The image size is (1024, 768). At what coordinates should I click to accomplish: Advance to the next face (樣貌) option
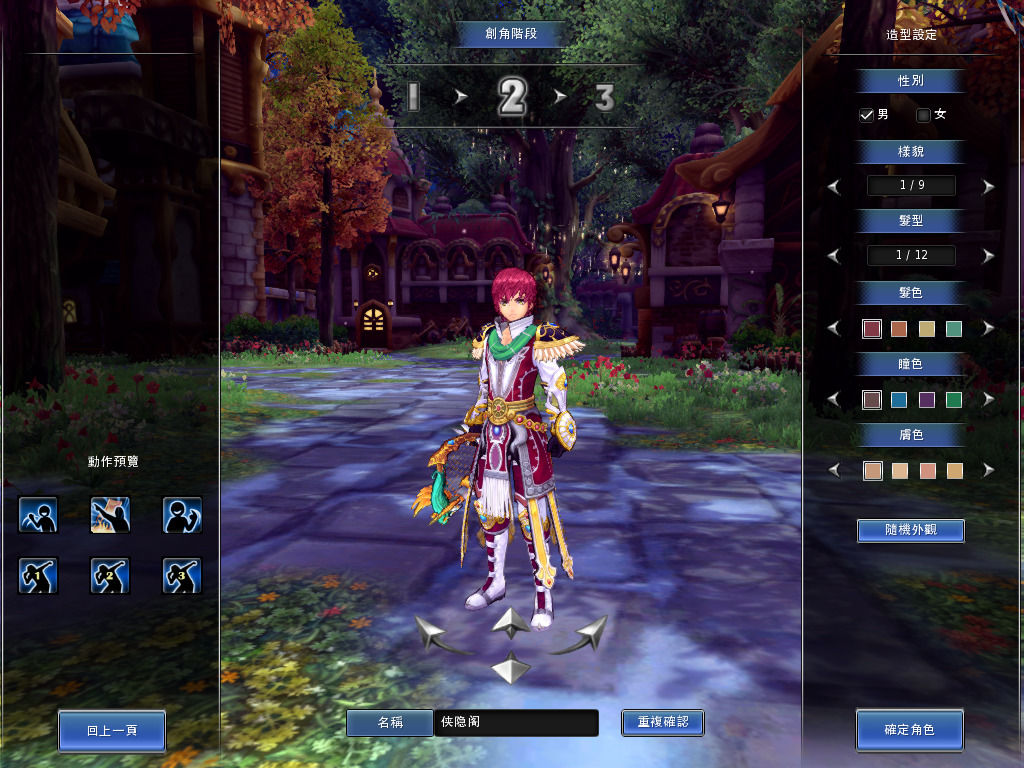coord(988,186)
